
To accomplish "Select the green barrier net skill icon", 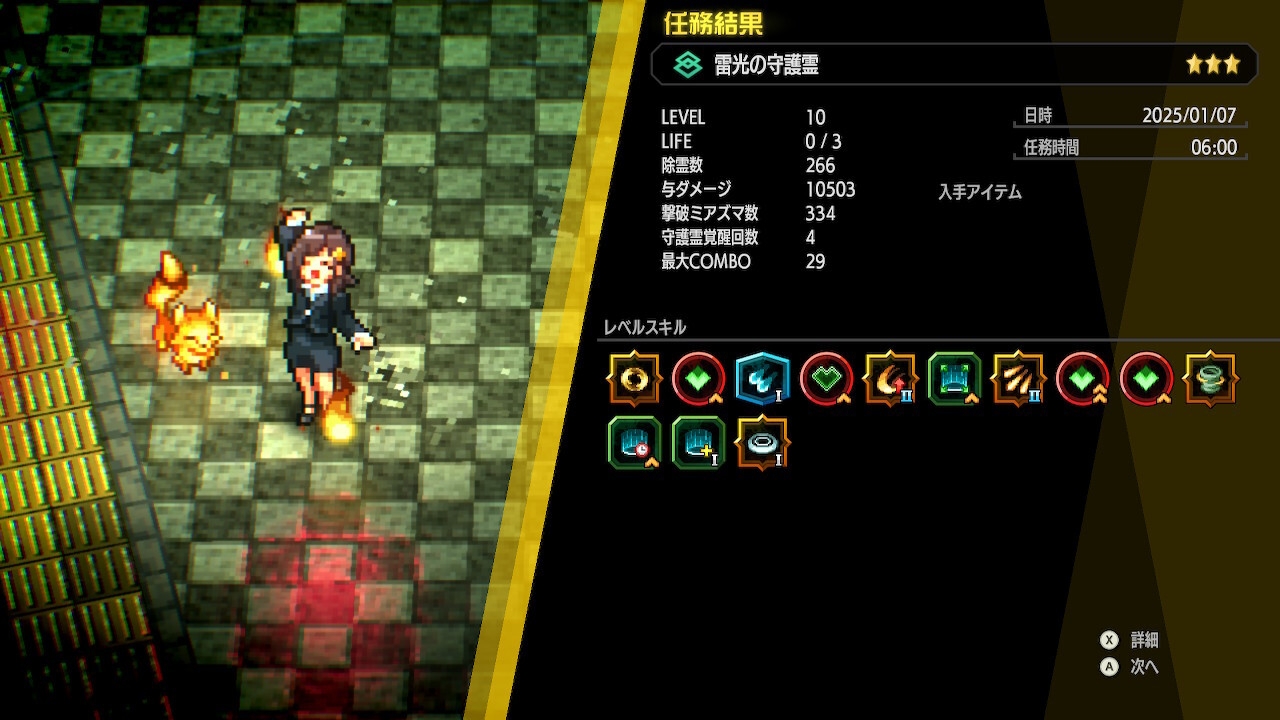I will tap(953, 380).
